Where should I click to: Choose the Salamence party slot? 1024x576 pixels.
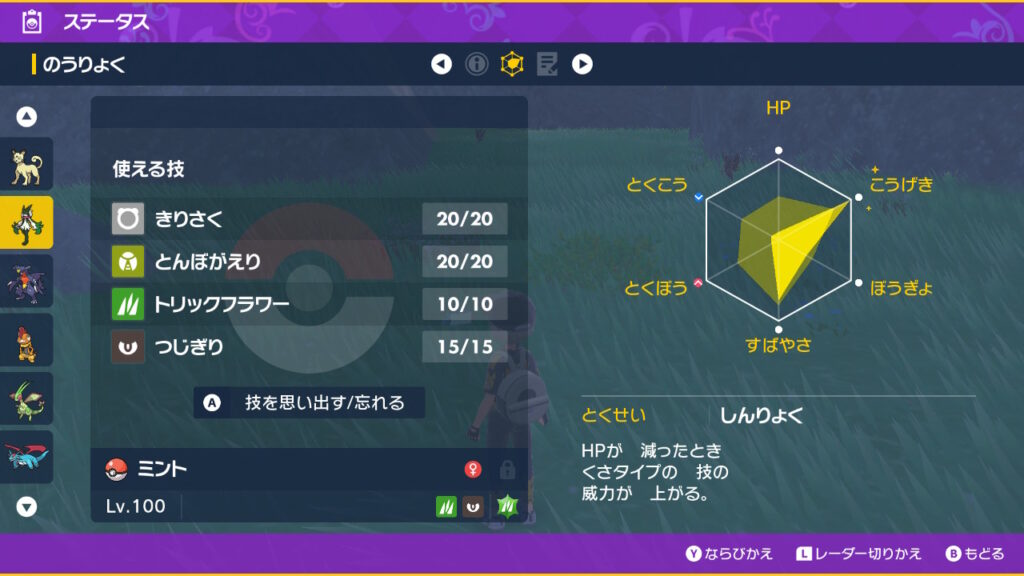click(x=26, y=455)
